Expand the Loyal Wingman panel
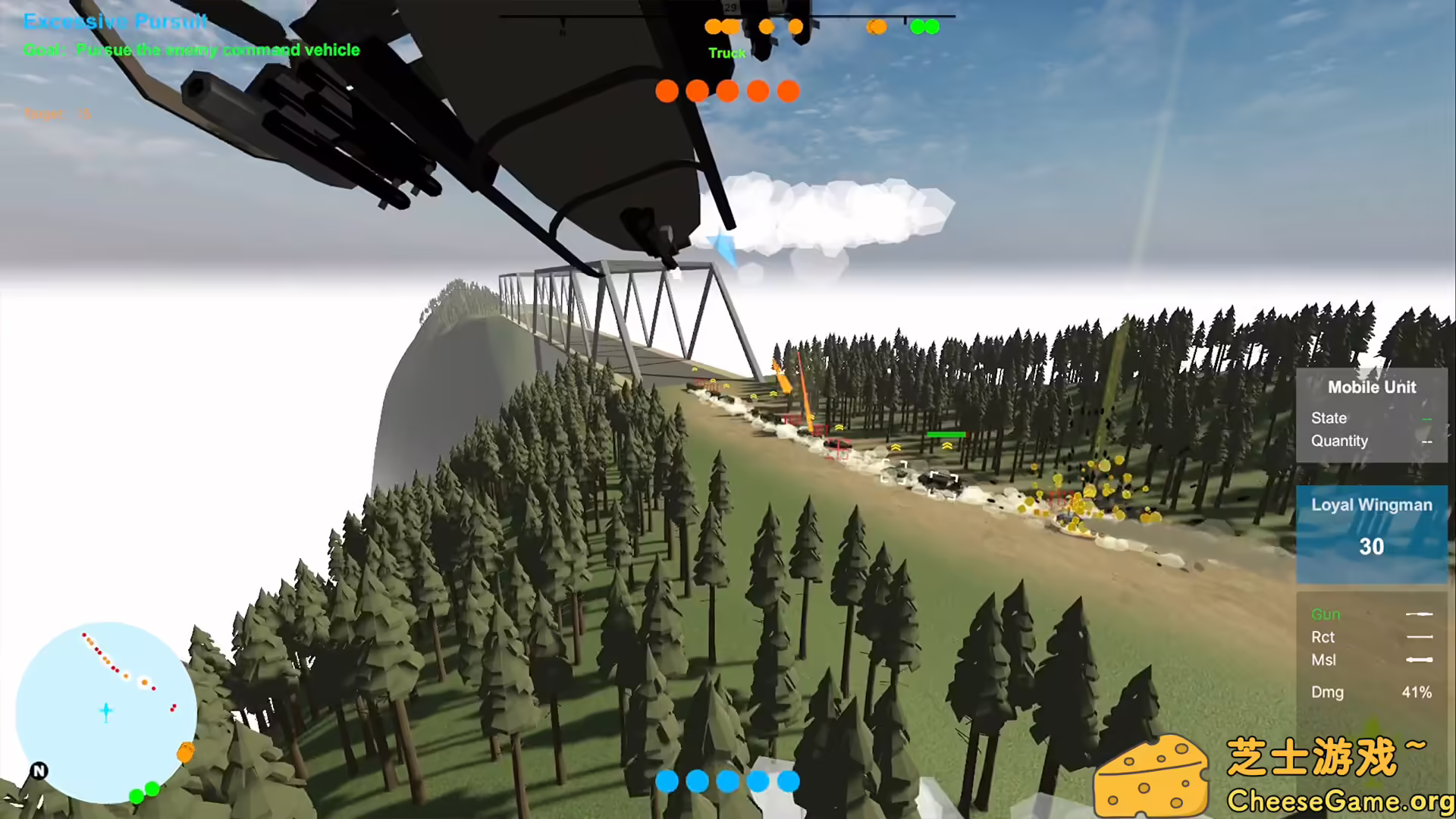Image resolution: width=1456 pixels, height=819 pixels. coord(1371,504)
